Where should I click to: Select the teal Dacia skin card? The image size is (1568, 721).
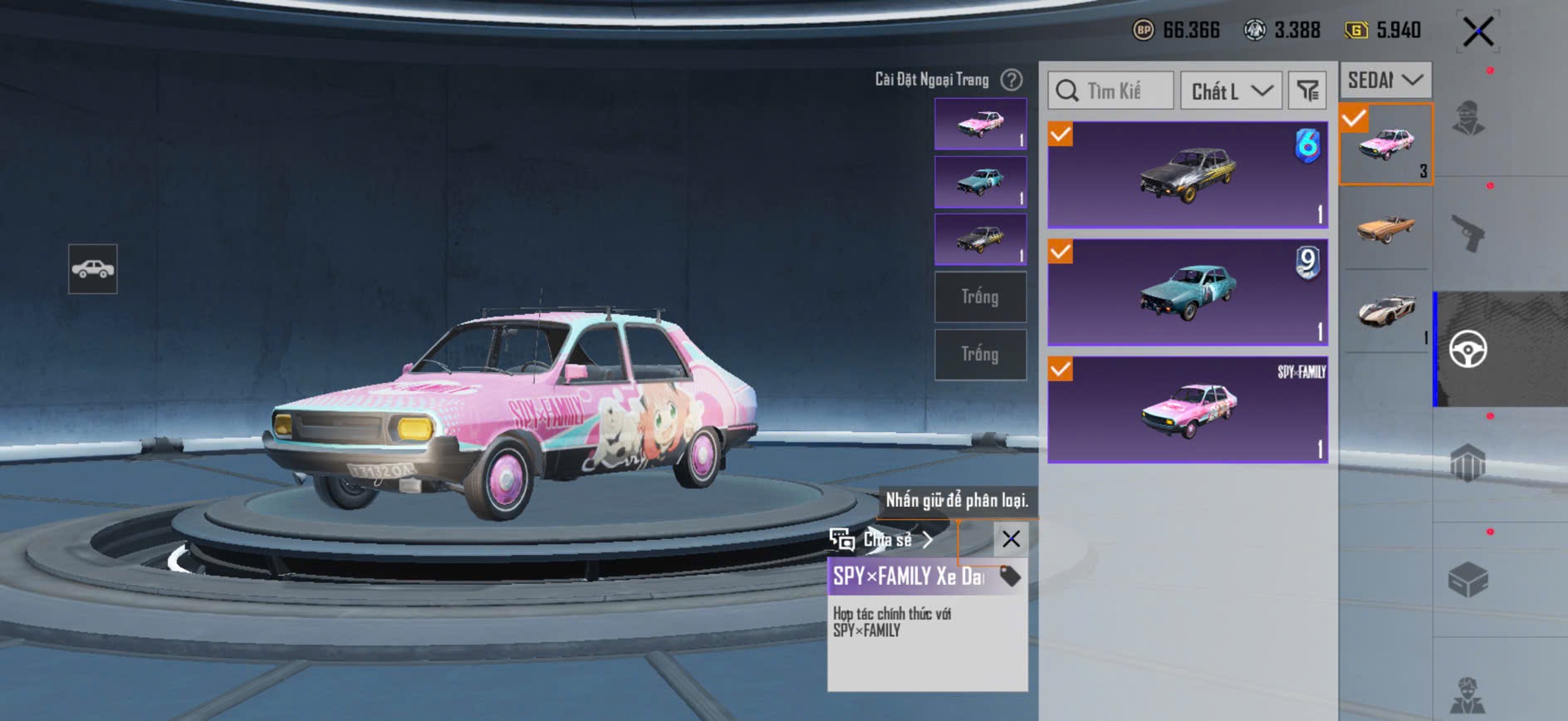pyautogui.click(x=1188, y=292)
